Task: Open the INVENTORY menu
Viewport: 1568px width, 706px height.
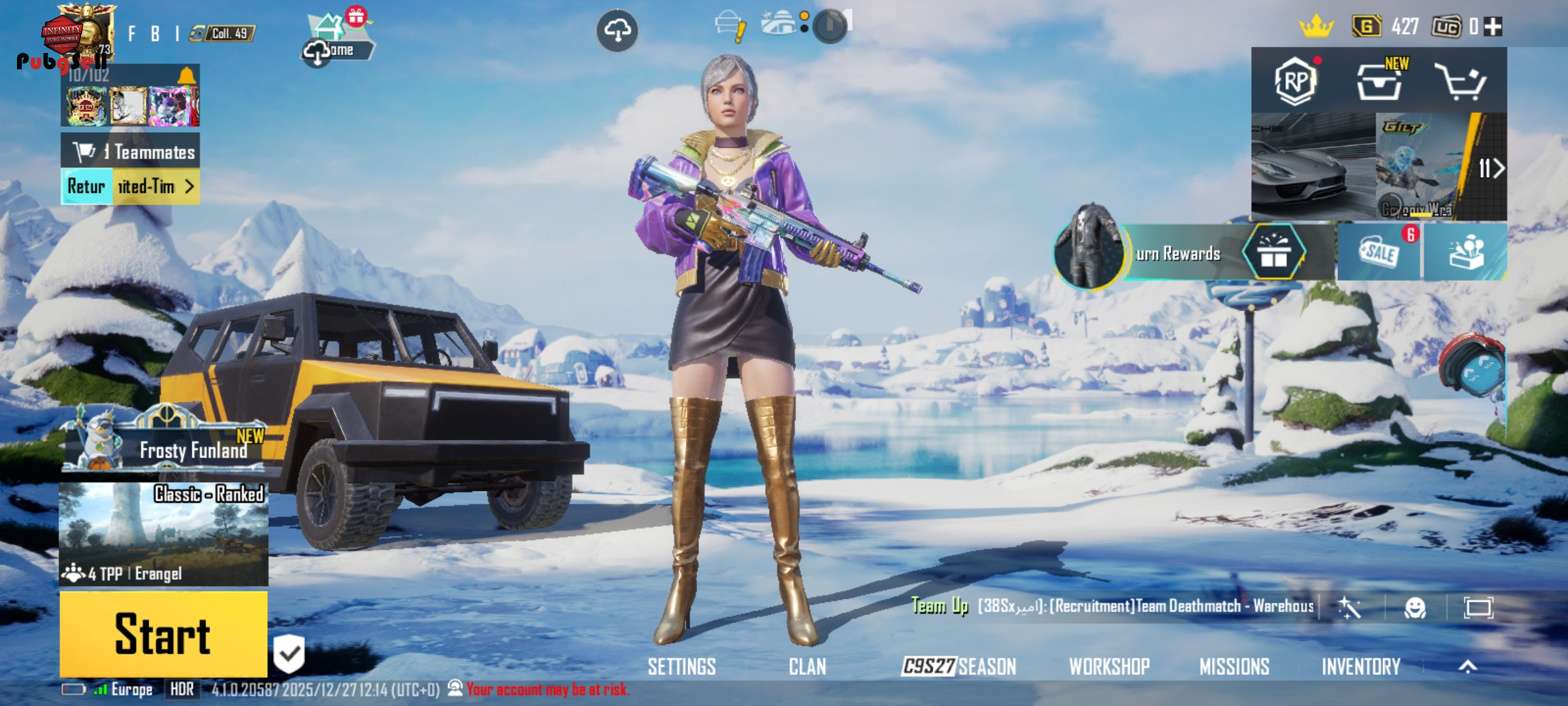Action: (1361, 667)
